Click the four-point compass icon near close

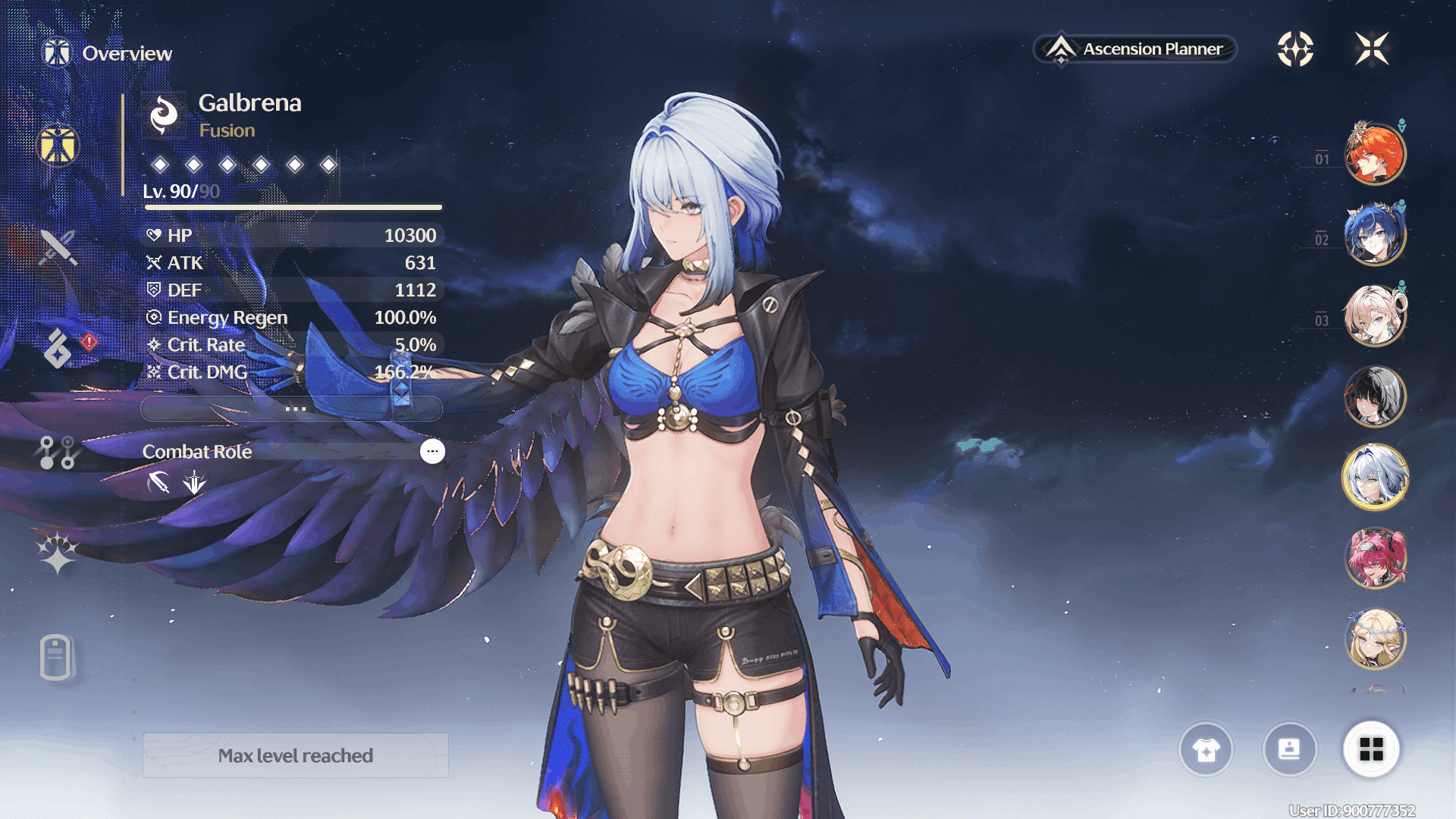[1295, 49]
